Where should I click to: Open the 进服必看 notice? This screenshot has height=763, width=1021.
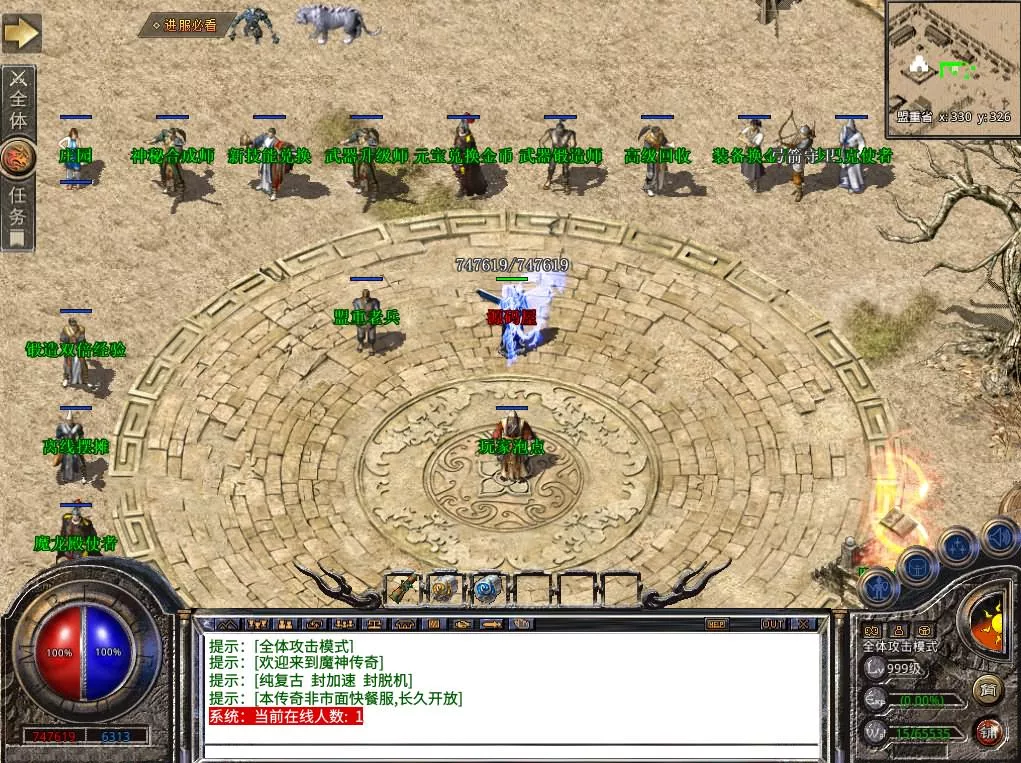click(x=187, y=25)
